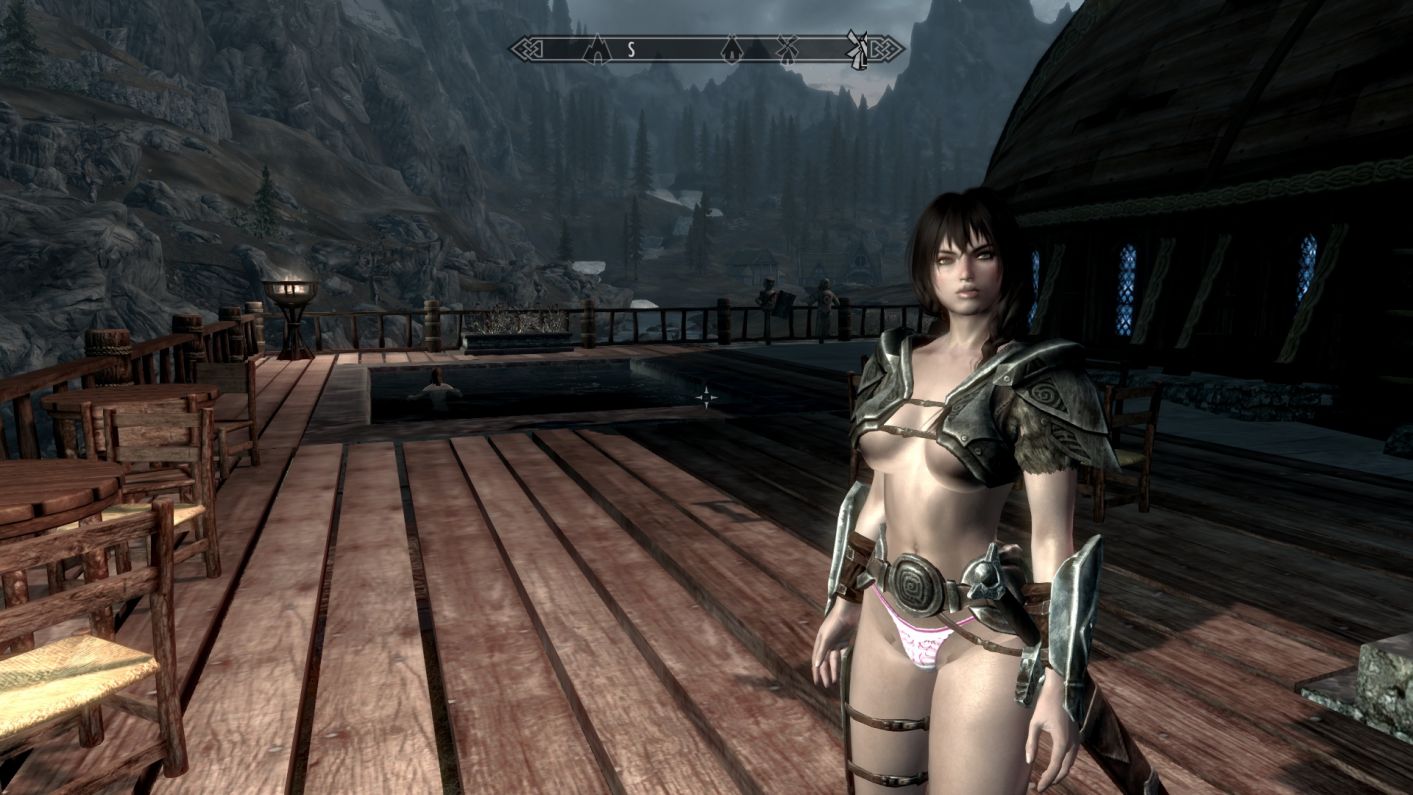
Task: Click the dark outlined windmill compass marker
Action: [x=787, y=48]
